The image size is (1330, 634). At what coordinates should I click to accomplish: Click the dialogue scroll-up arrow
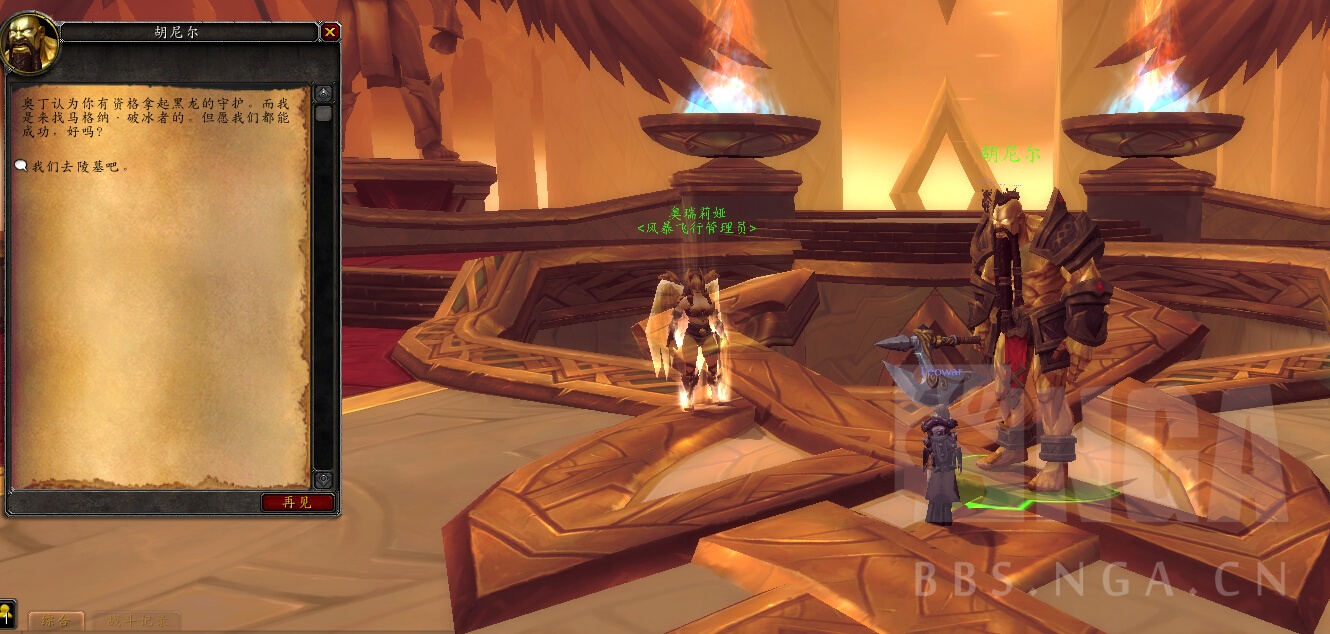323,94
